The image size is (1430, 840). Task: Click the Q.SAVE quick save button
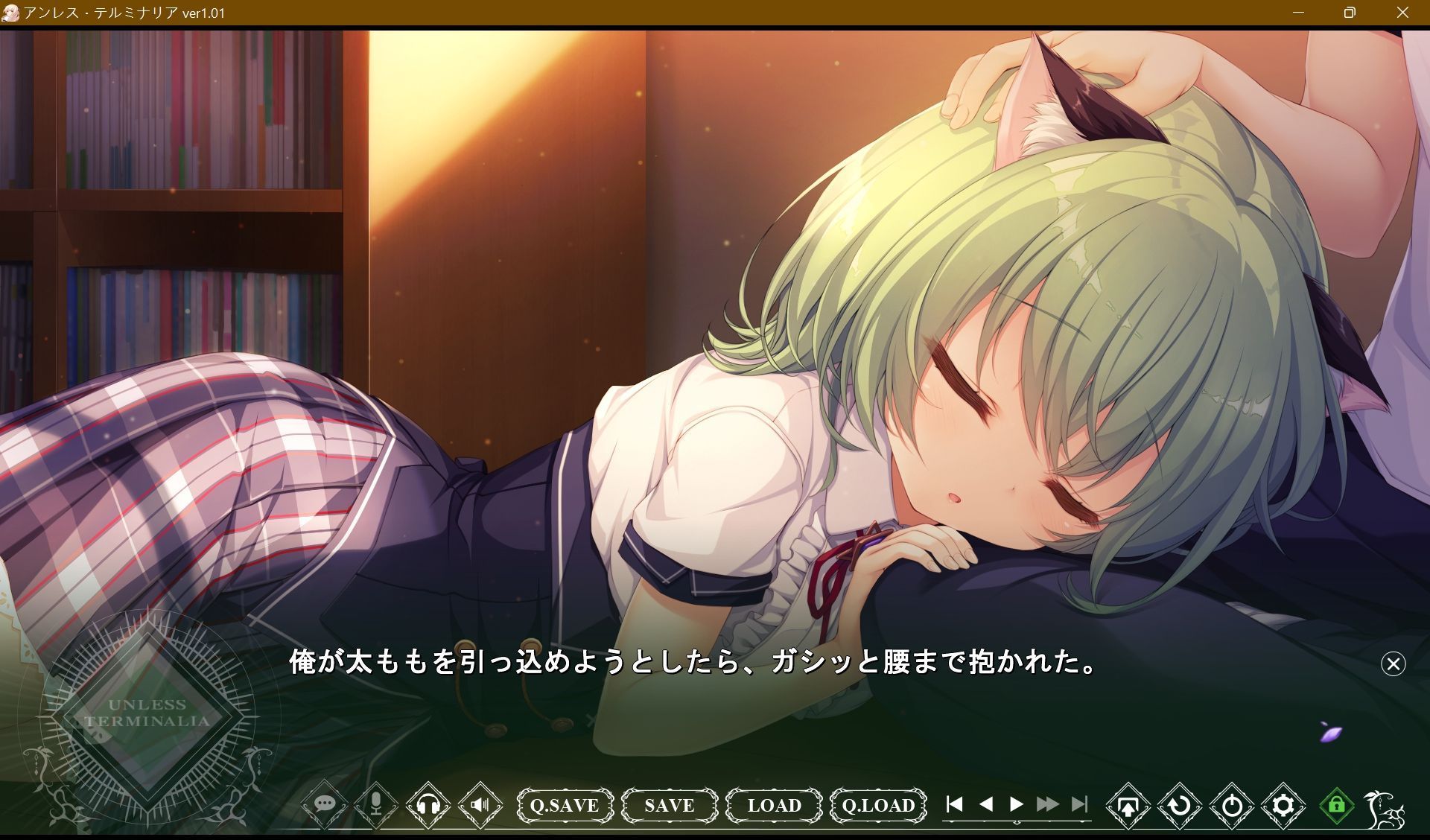pos(565,805)
